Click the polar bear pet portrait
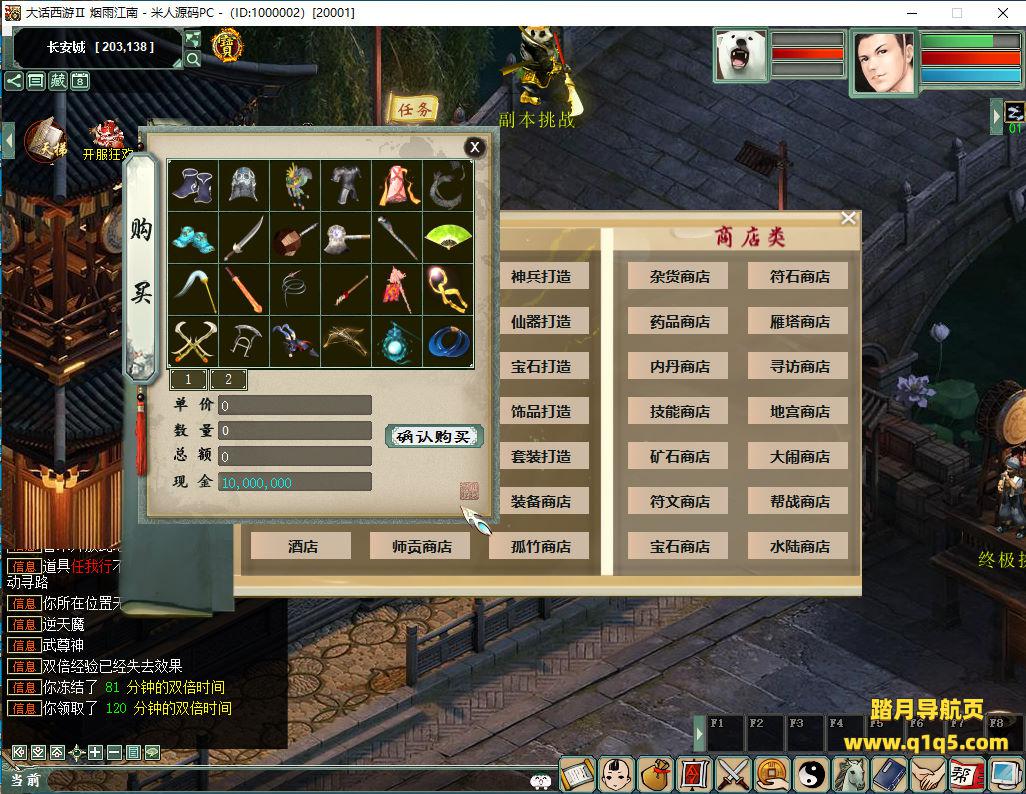 [741, 56]
